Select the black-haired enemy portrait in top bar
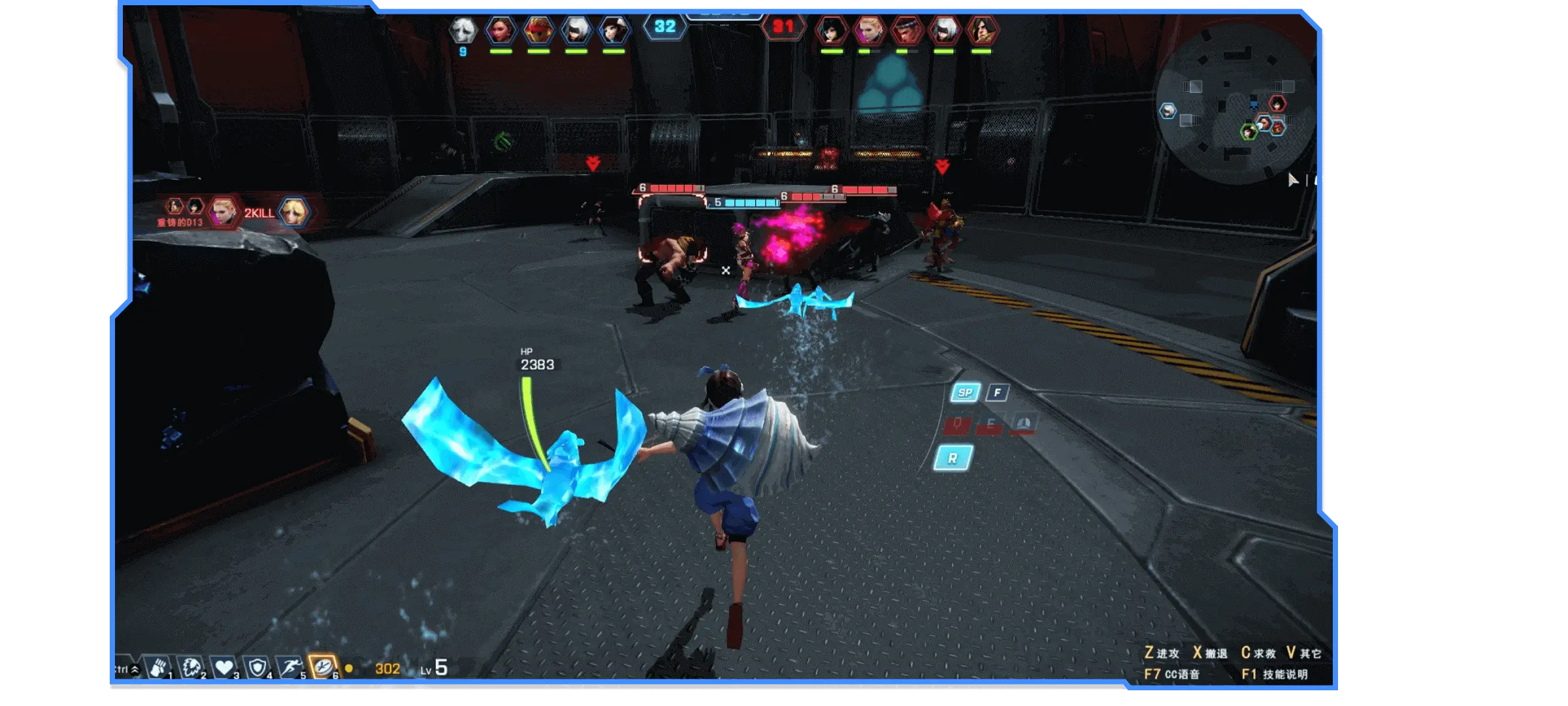The height and width of the screenshot is (706, 1568). coord(832,29)
